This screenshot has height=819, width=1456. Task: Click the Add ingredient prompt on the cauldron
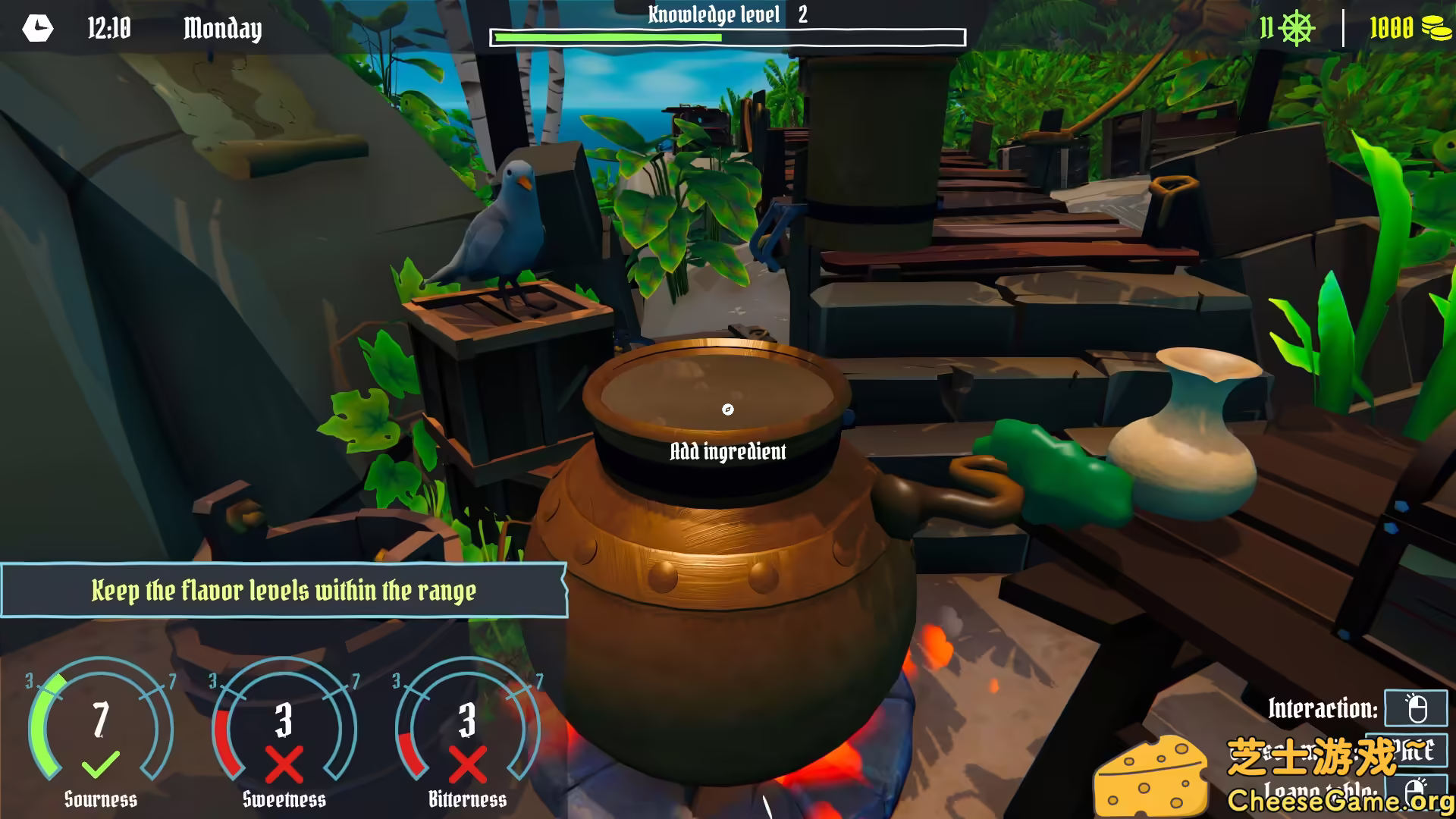coord(729,450)
